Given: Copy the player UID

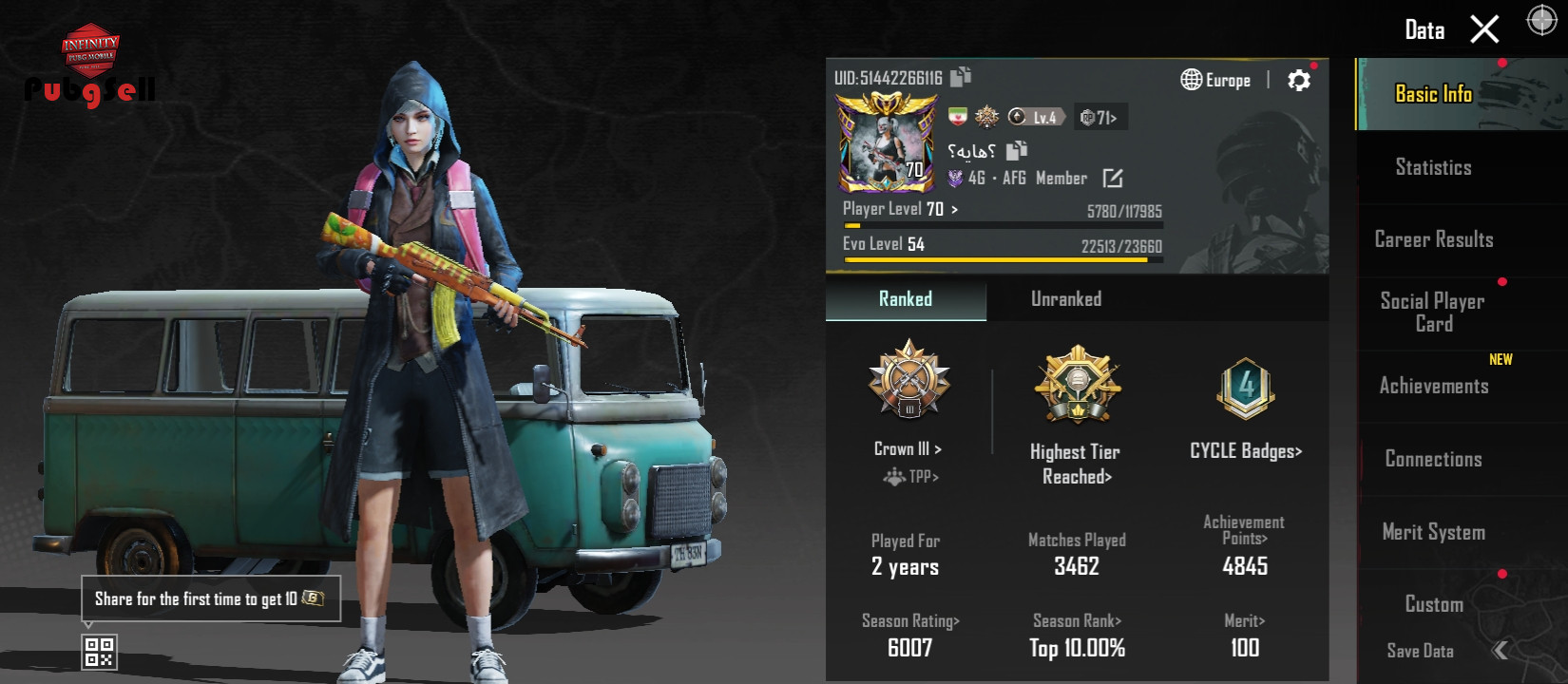Looking at the screenshot, I should [x=961, y=77].
